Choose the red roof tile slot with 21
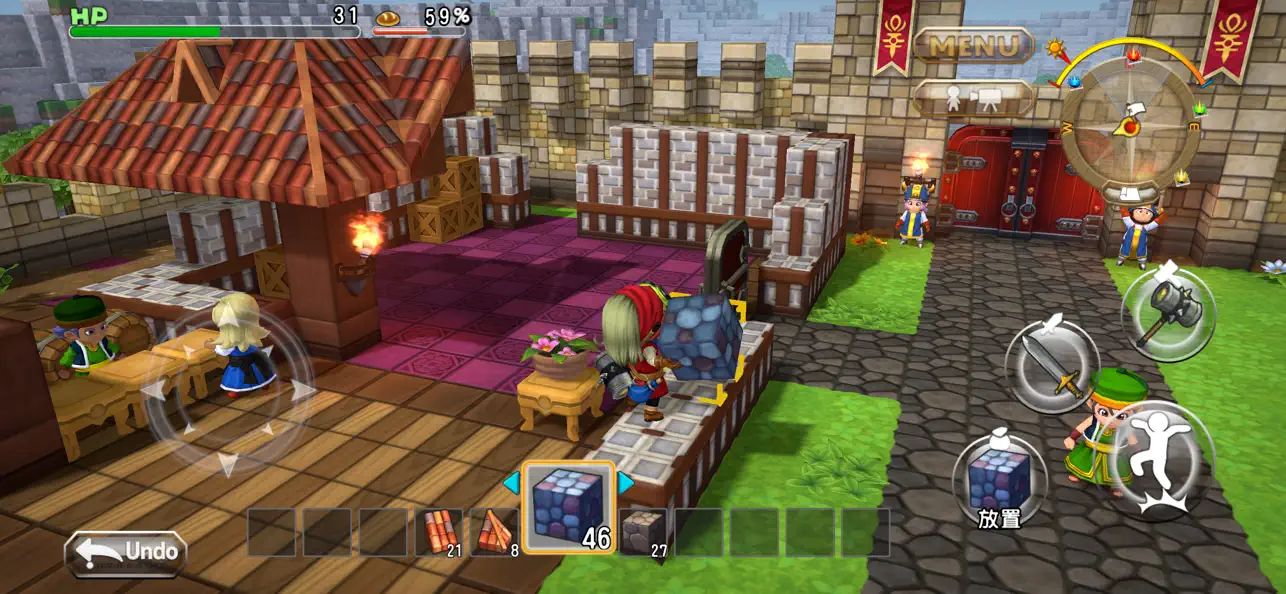Image resolution: width=1286 pixels, height=594 pixels. (438, 532)
